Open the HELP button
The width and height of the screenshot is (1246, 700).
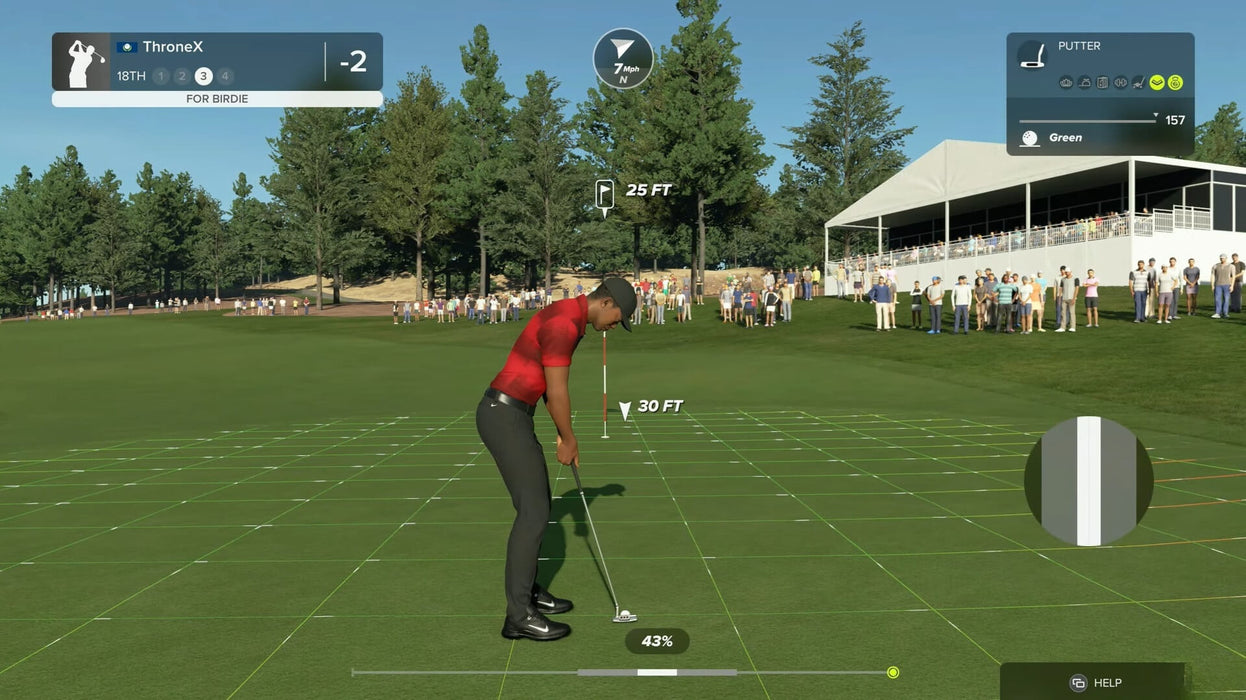click(x=1093, y=682)
